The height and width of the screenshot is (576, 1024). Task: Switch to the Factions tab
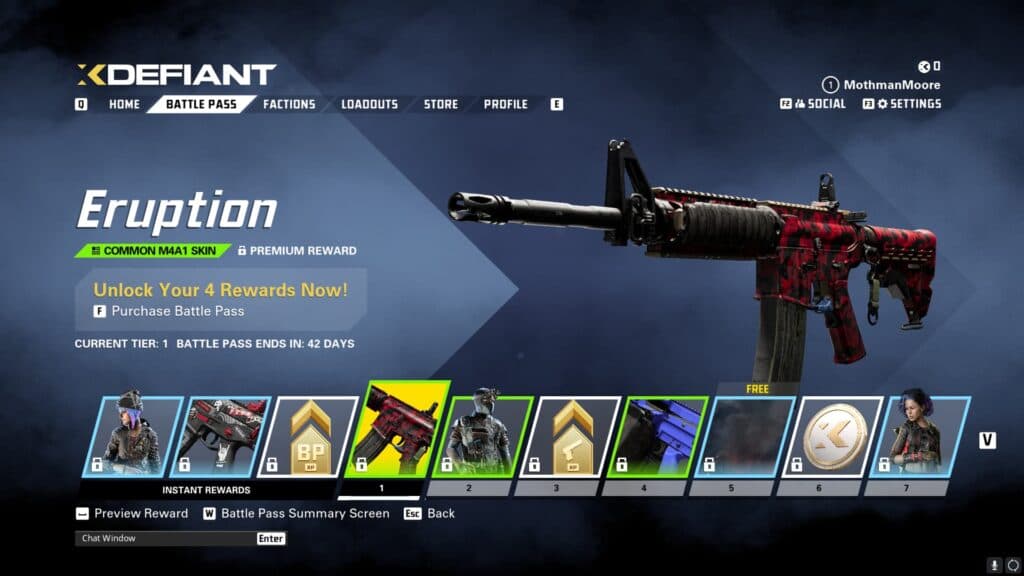point(289,104)
